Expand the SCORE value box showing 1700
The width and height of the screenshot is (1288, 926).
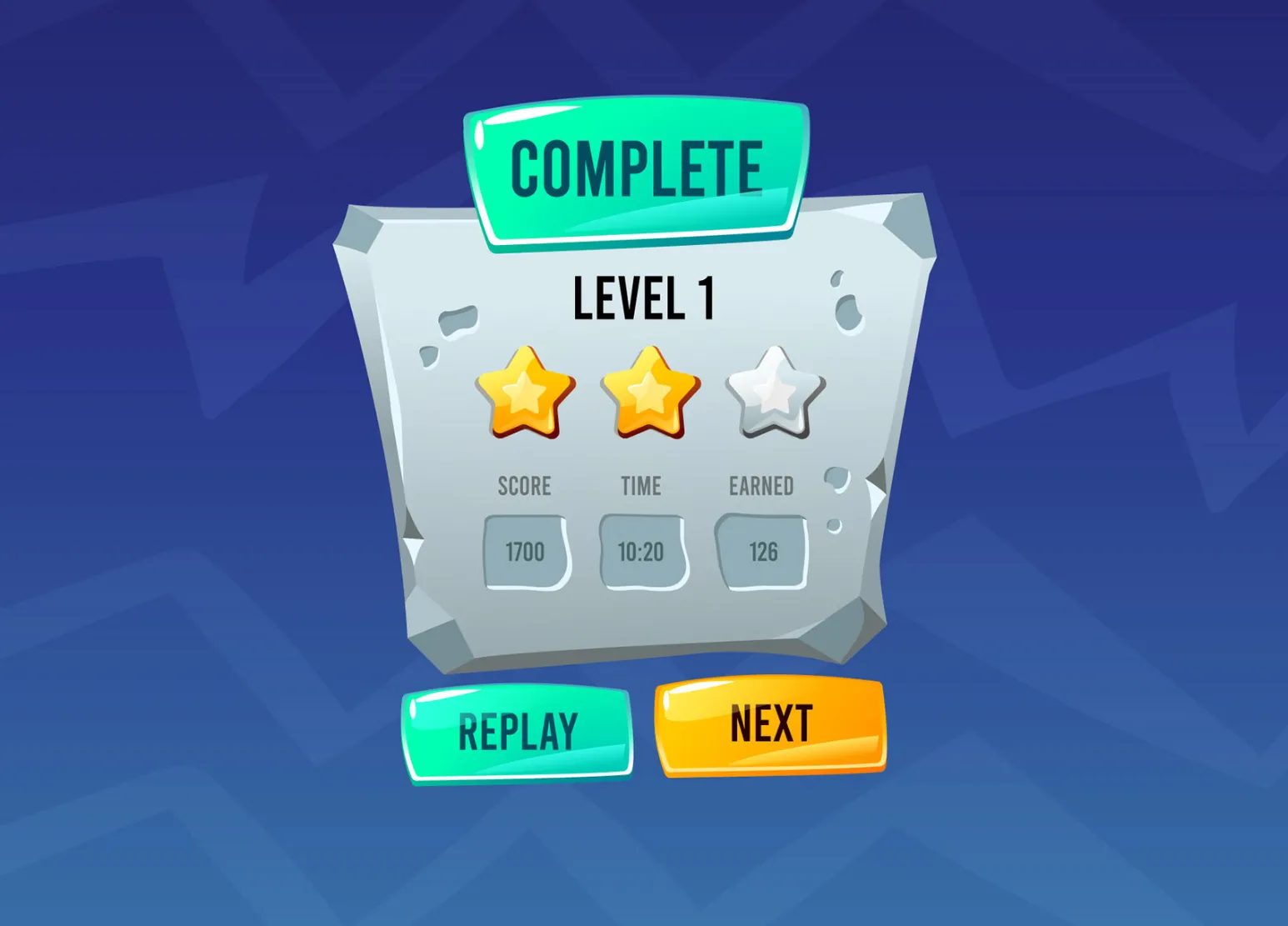pyautogui.click(x=524, y=550)
